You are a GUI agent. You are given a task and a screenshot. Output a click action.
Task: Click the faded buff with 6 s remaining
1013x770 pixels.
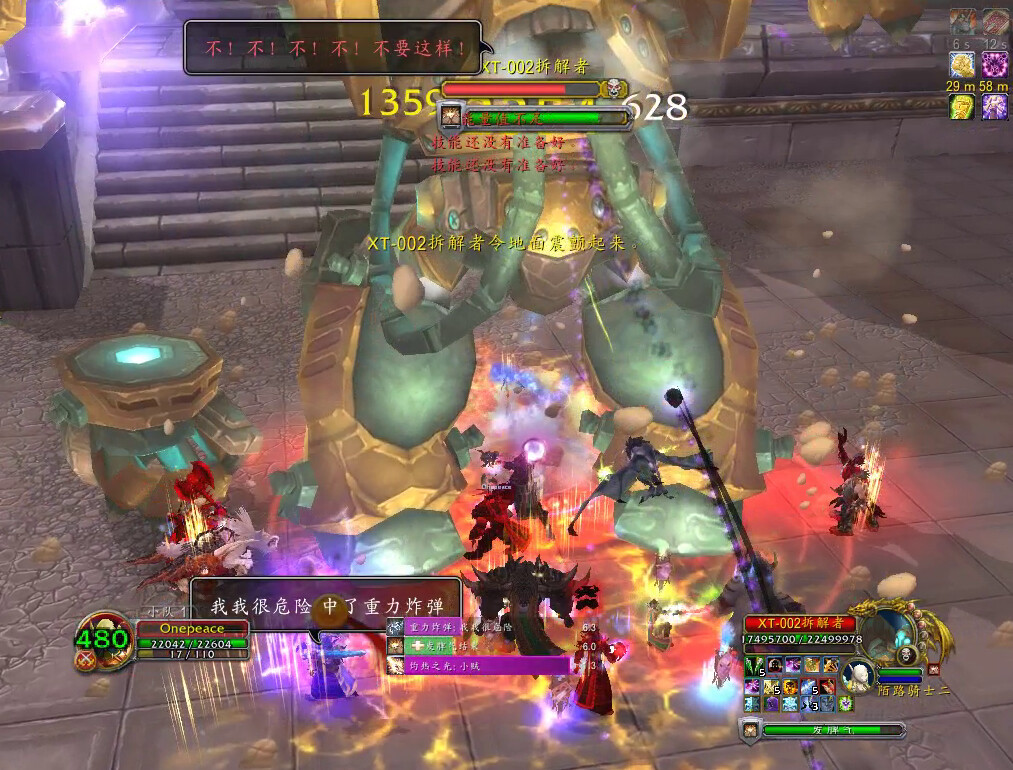pos(962,21)
